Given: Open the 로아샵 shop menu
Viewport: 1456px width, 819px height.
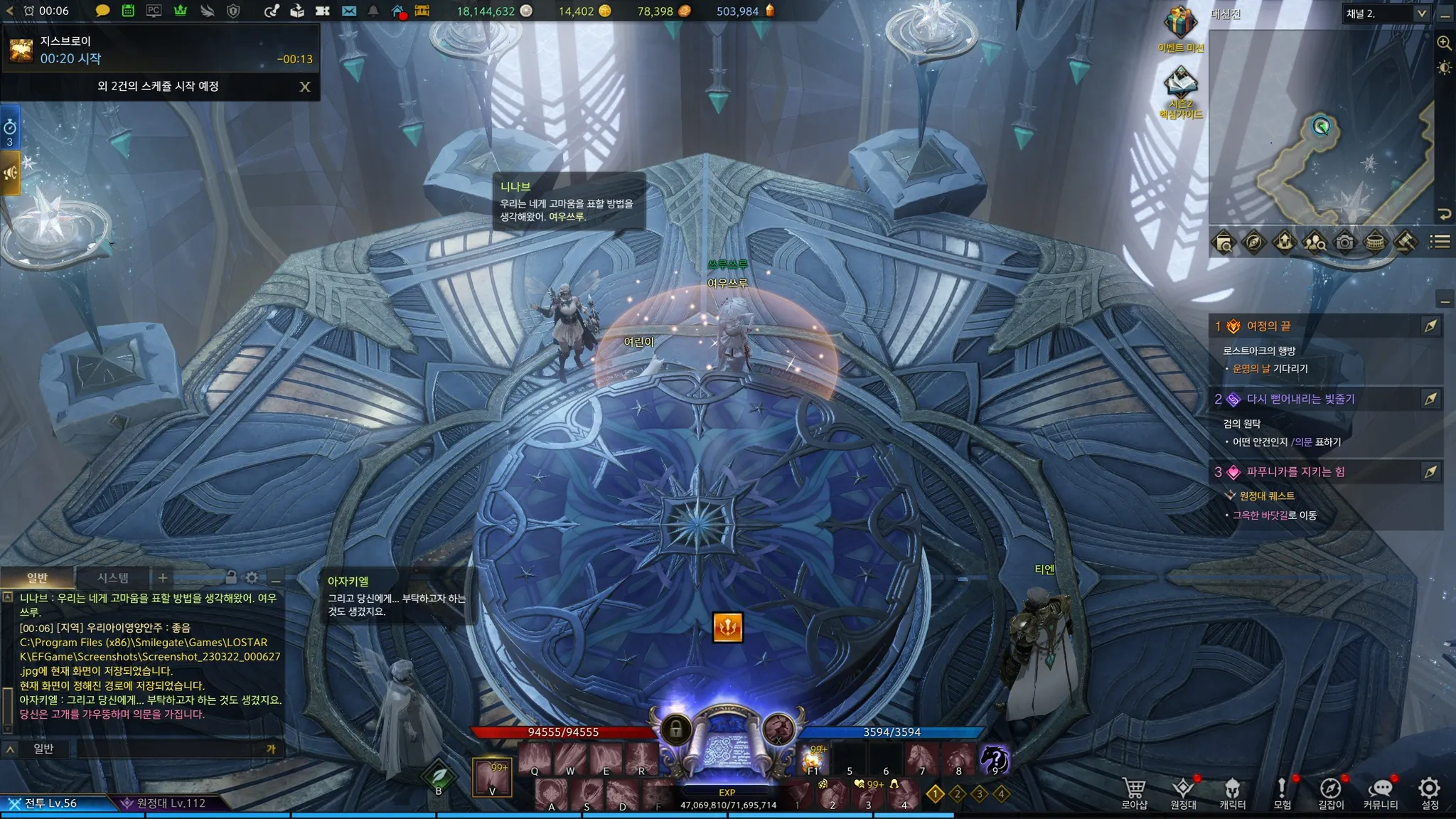Looking at the screenshot, I should (1134, 793).
